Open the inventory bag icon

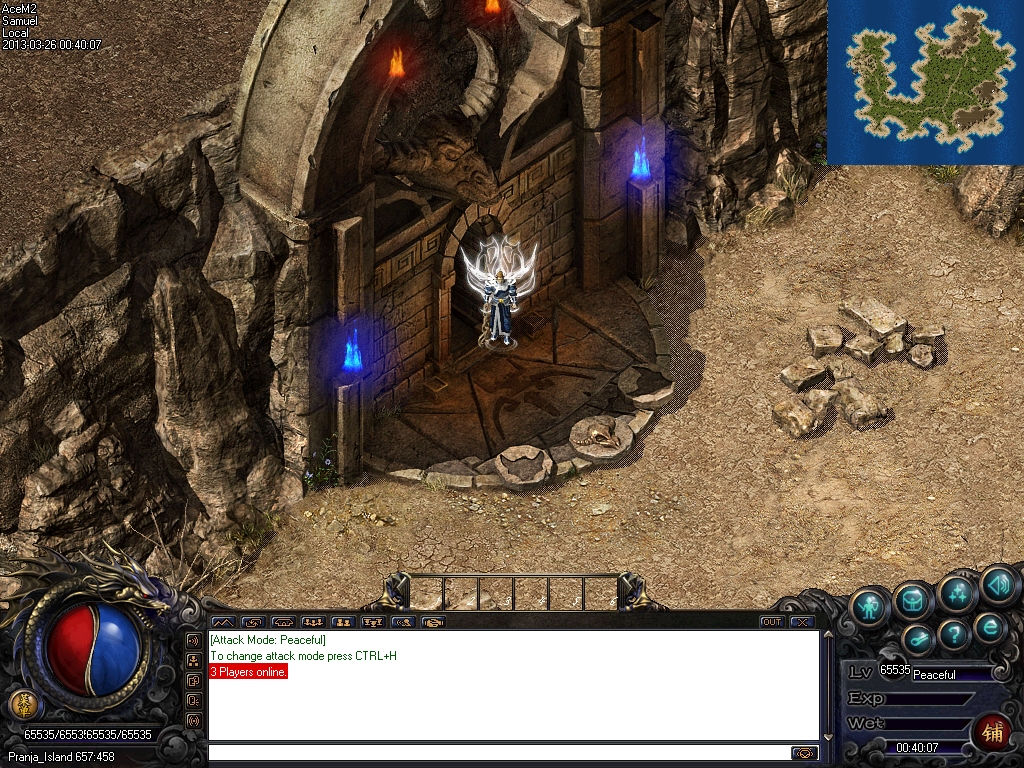point(913,600)
